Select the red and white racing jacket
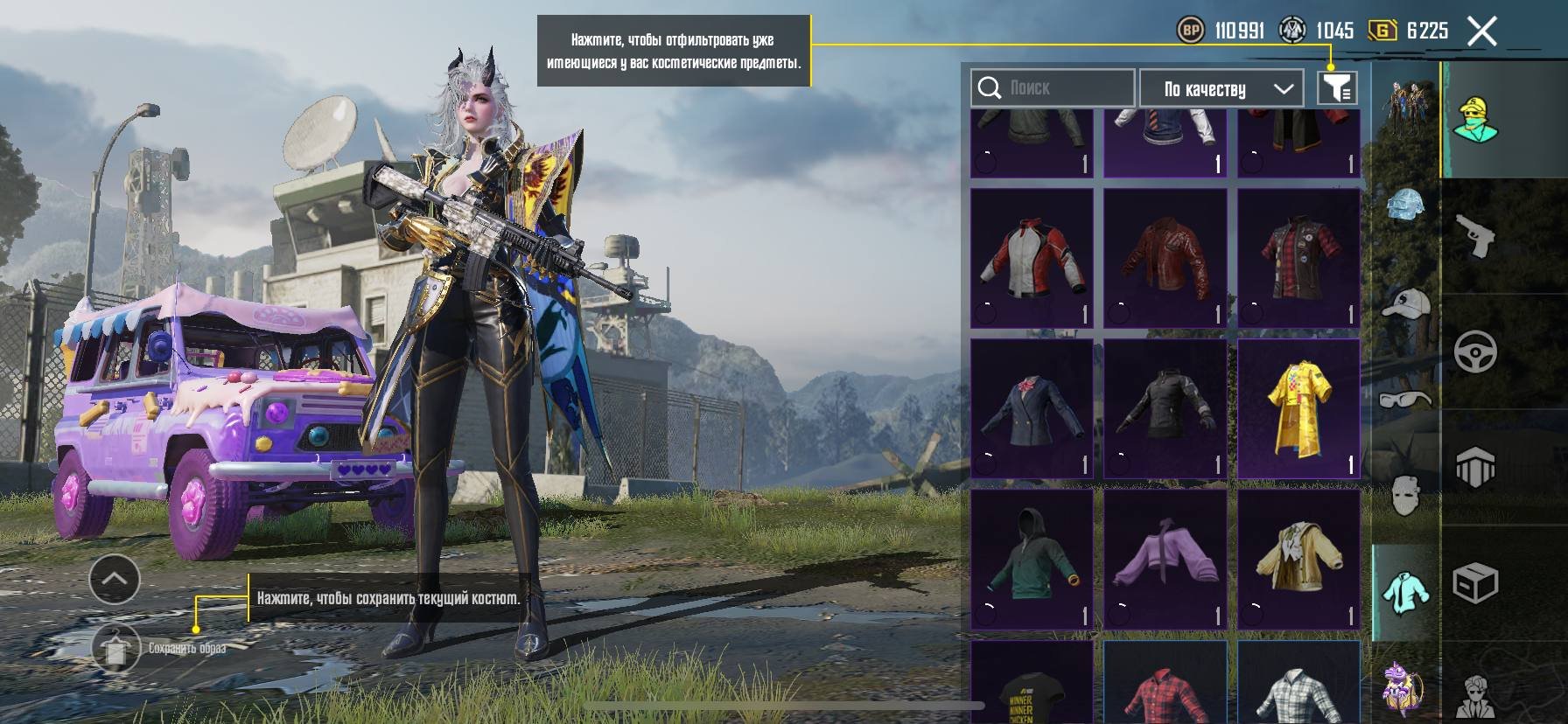This screenshot has height=724, width=1568. point(1032,259)
